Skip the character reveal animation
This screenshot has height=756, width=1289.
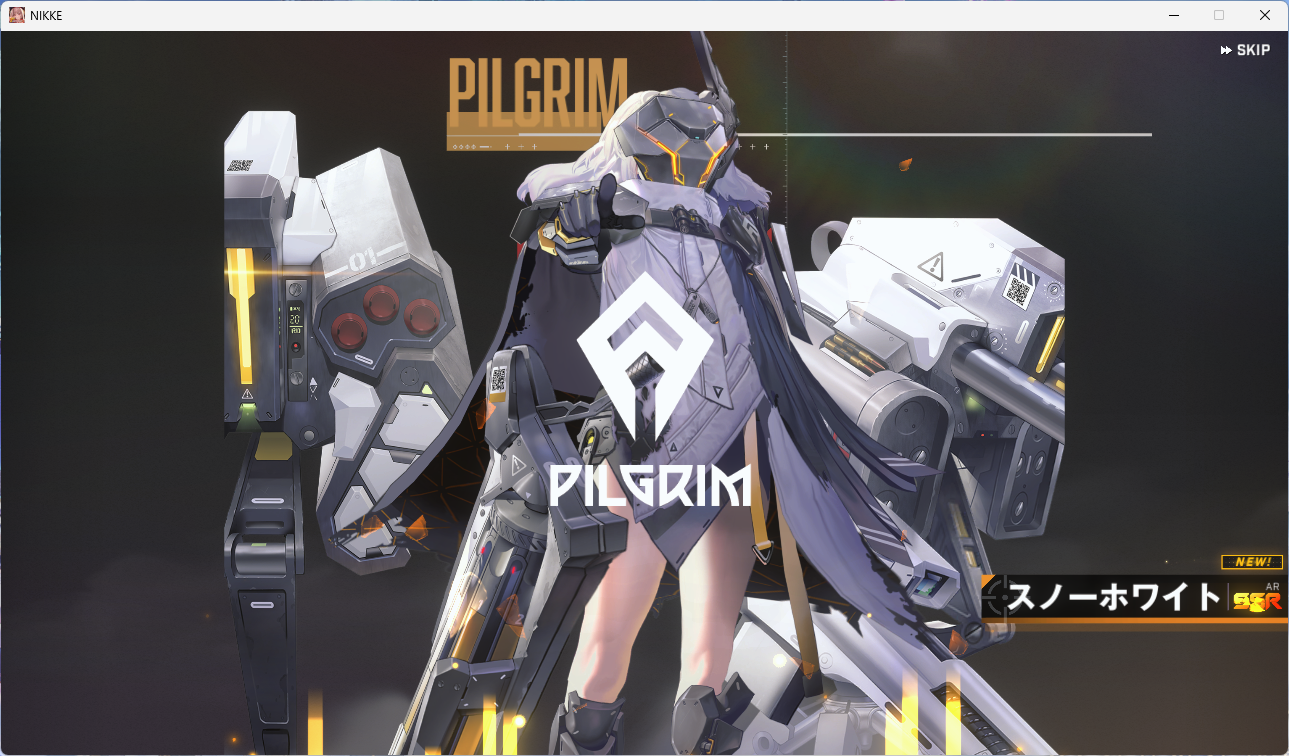point(1245,50)
